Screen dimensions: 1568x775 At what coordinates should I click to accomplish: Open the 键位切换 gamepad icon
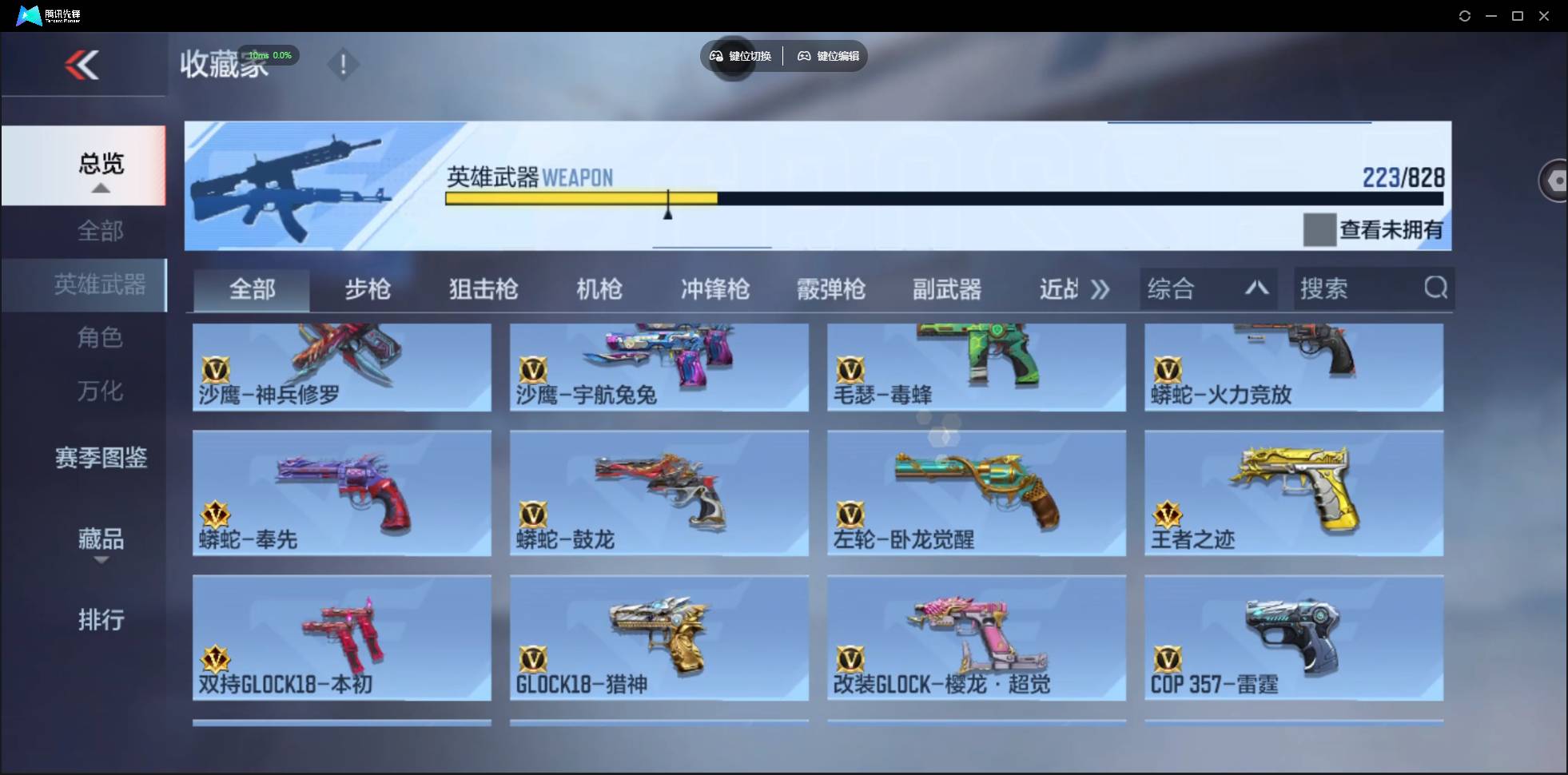click(715, 56)
